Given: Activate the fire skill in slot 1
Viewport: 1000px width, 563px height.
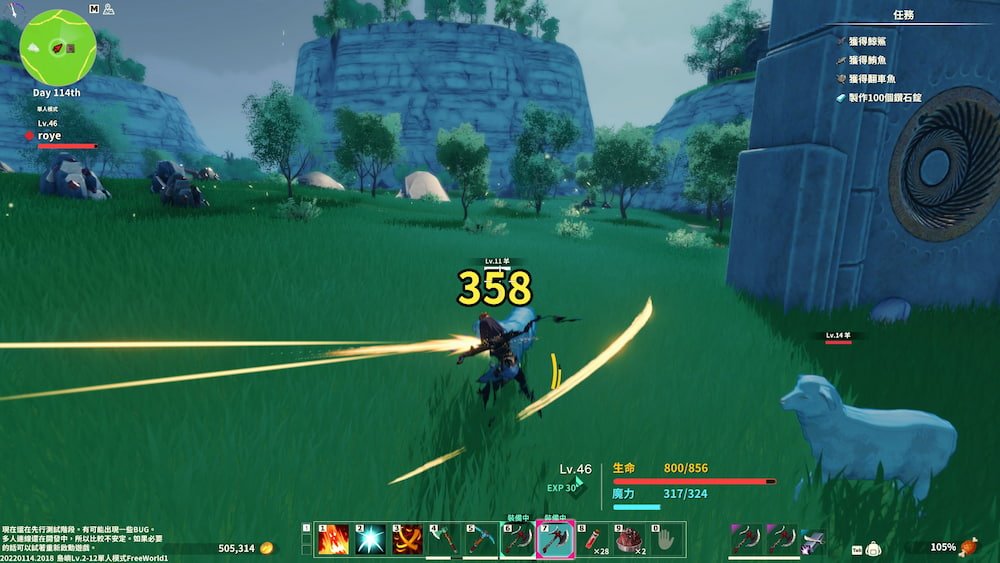Looking at the screenshot, I should [x=332, y=540].
